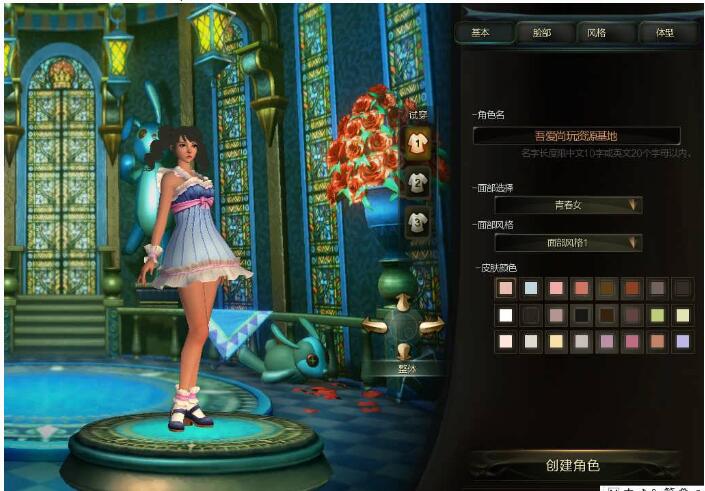Open the 脸部 tab
The height and width of the screenshot is (491, 705).
(x=541, y=32)
